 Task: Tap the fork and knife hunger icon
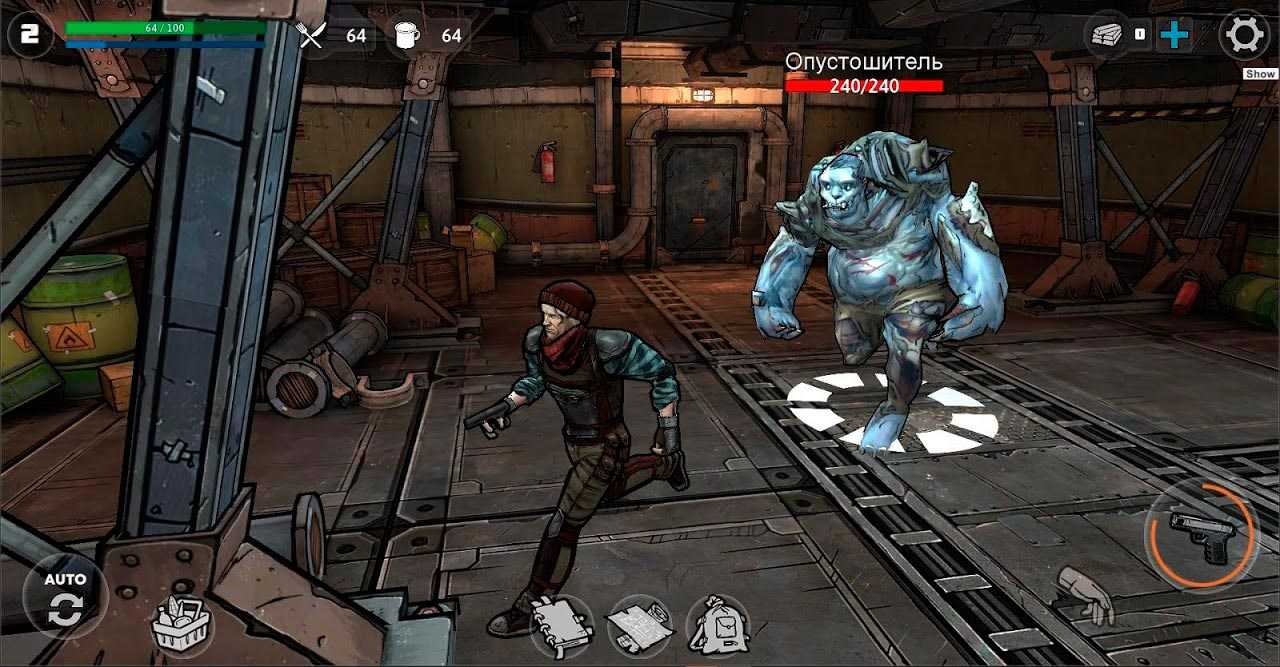(x=312, y=36)
